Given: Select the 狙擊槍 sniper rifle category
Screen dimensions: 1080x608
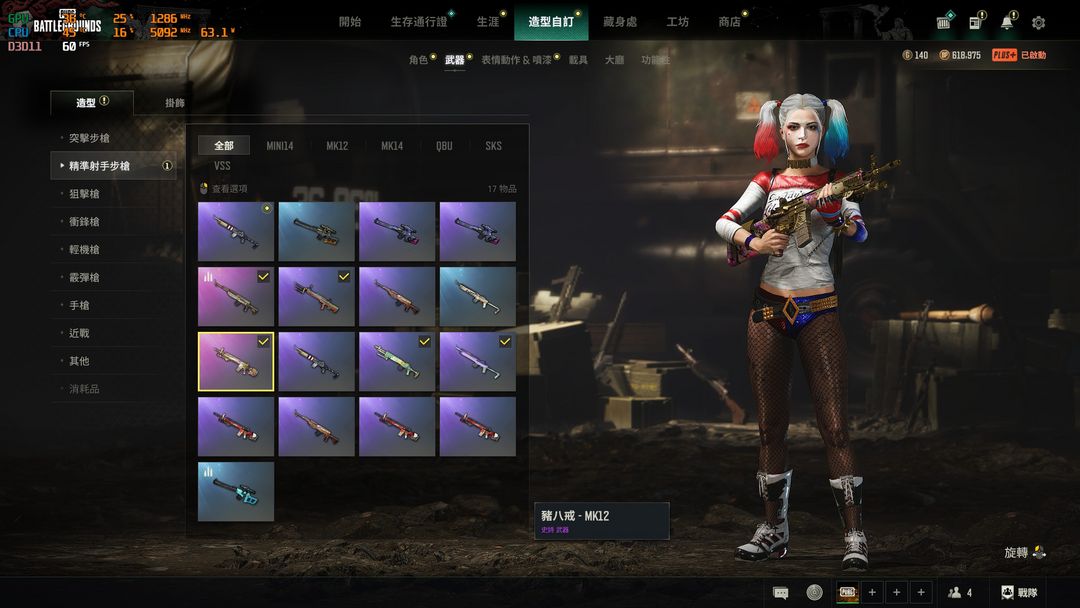Looking at the screenshot, I should click(84, 194).
